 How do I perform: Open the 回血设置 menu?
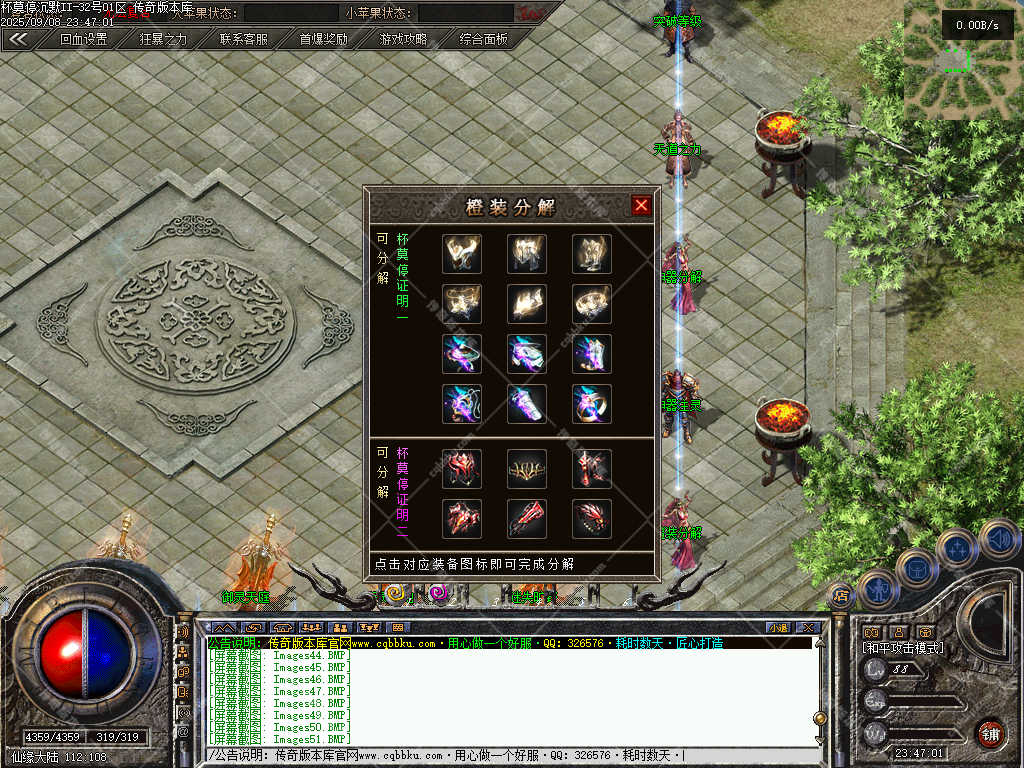coord(83,40)
